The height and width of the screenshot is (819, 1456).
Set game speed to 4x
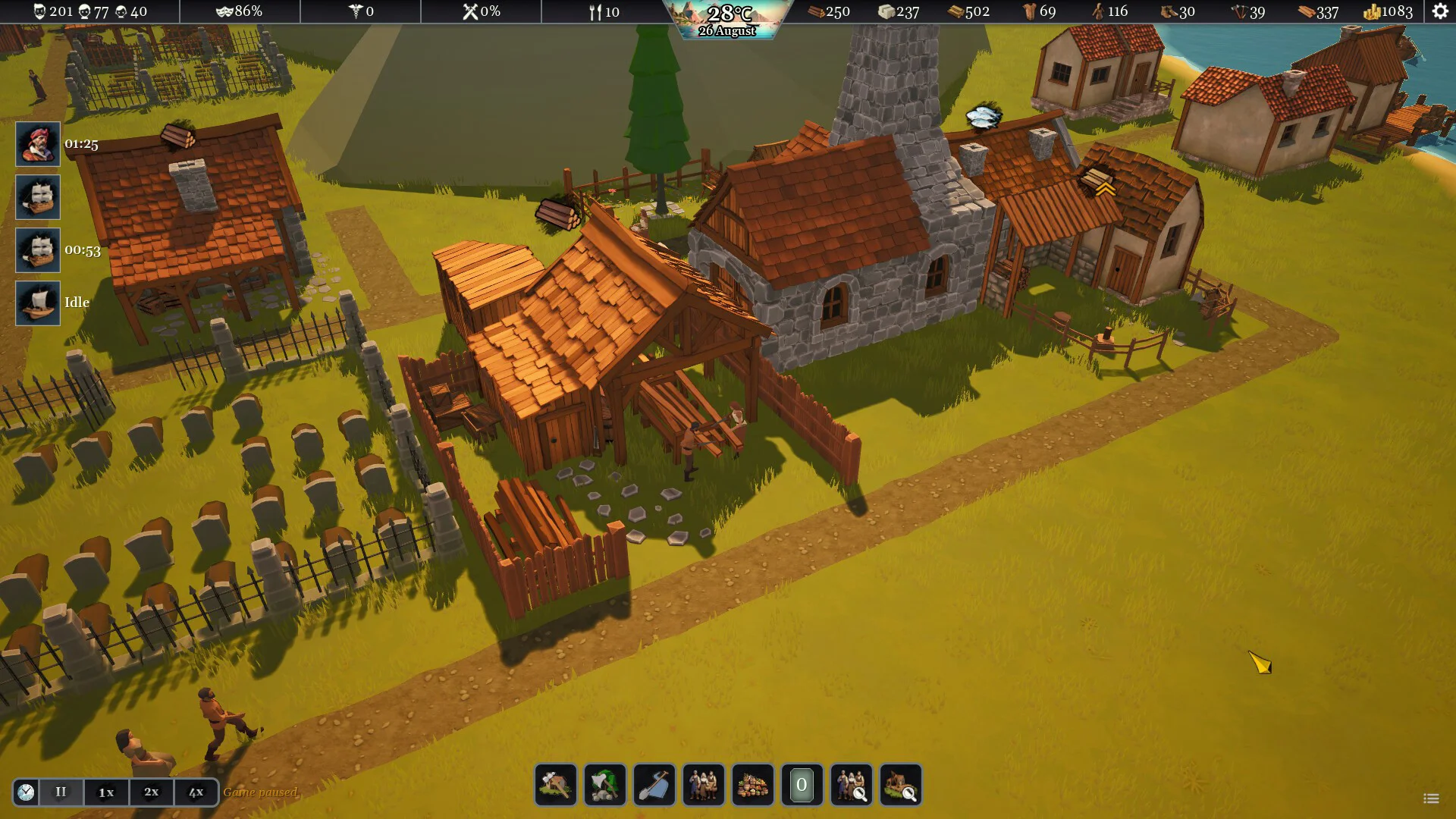[196, 792]
